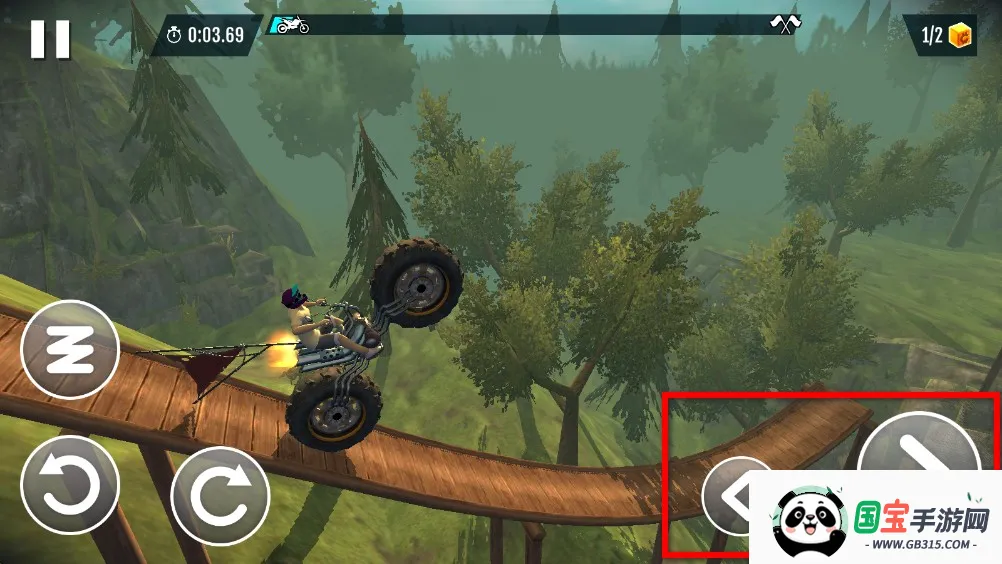Pause the race
1002x564 pixels.
pos(50,39)
